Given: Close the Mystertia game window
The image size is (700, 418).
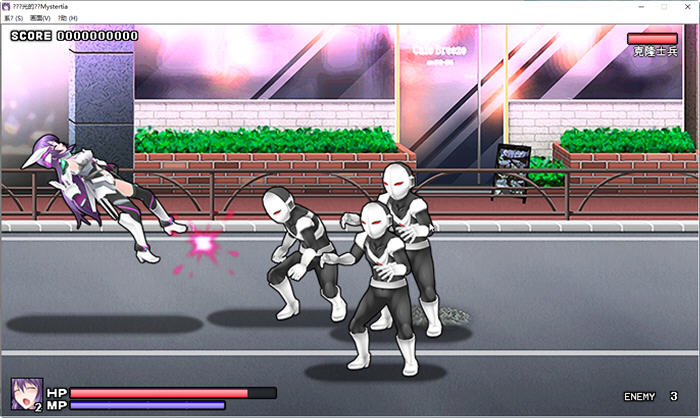Looking at the screenshot, I should pyautogui.click(x=687, y=6).
